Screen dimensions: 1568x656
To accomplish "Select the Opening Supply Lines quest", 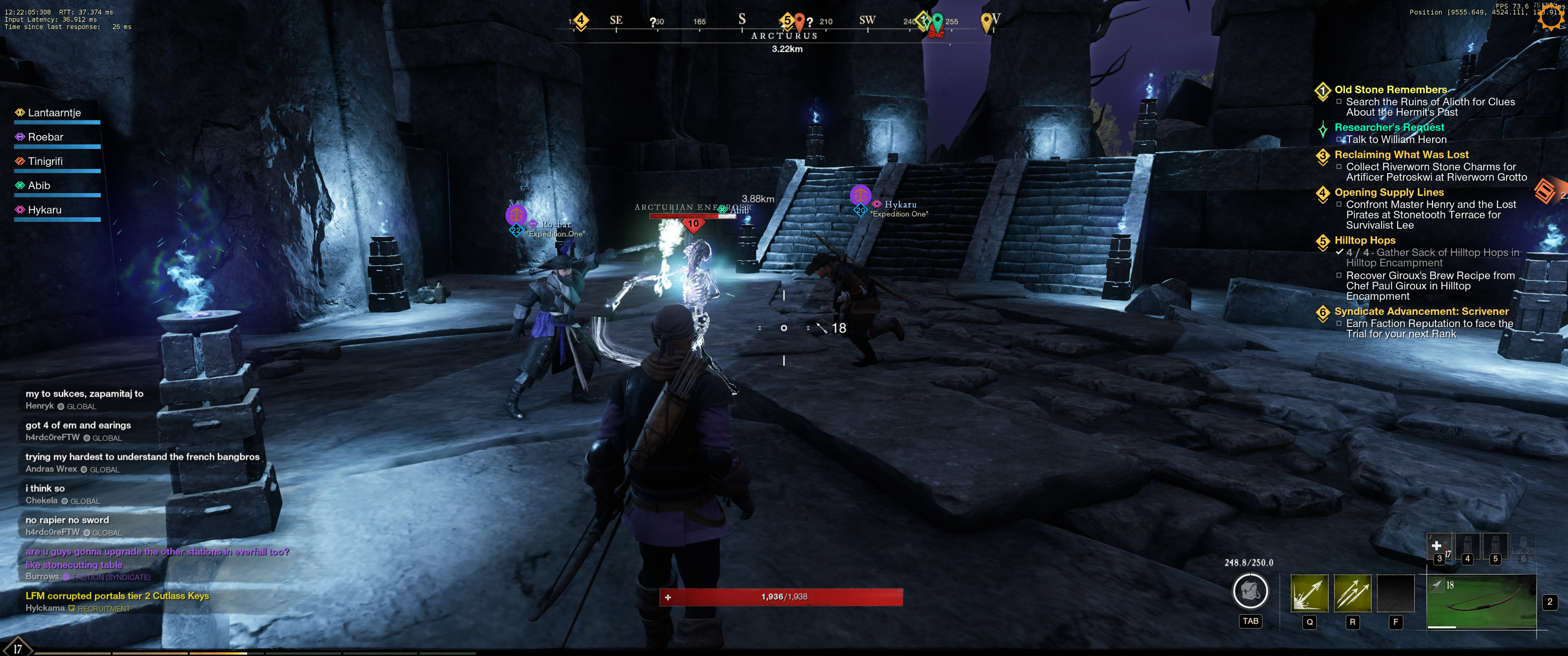I will pyautogui.click(x=1388, y=192).
